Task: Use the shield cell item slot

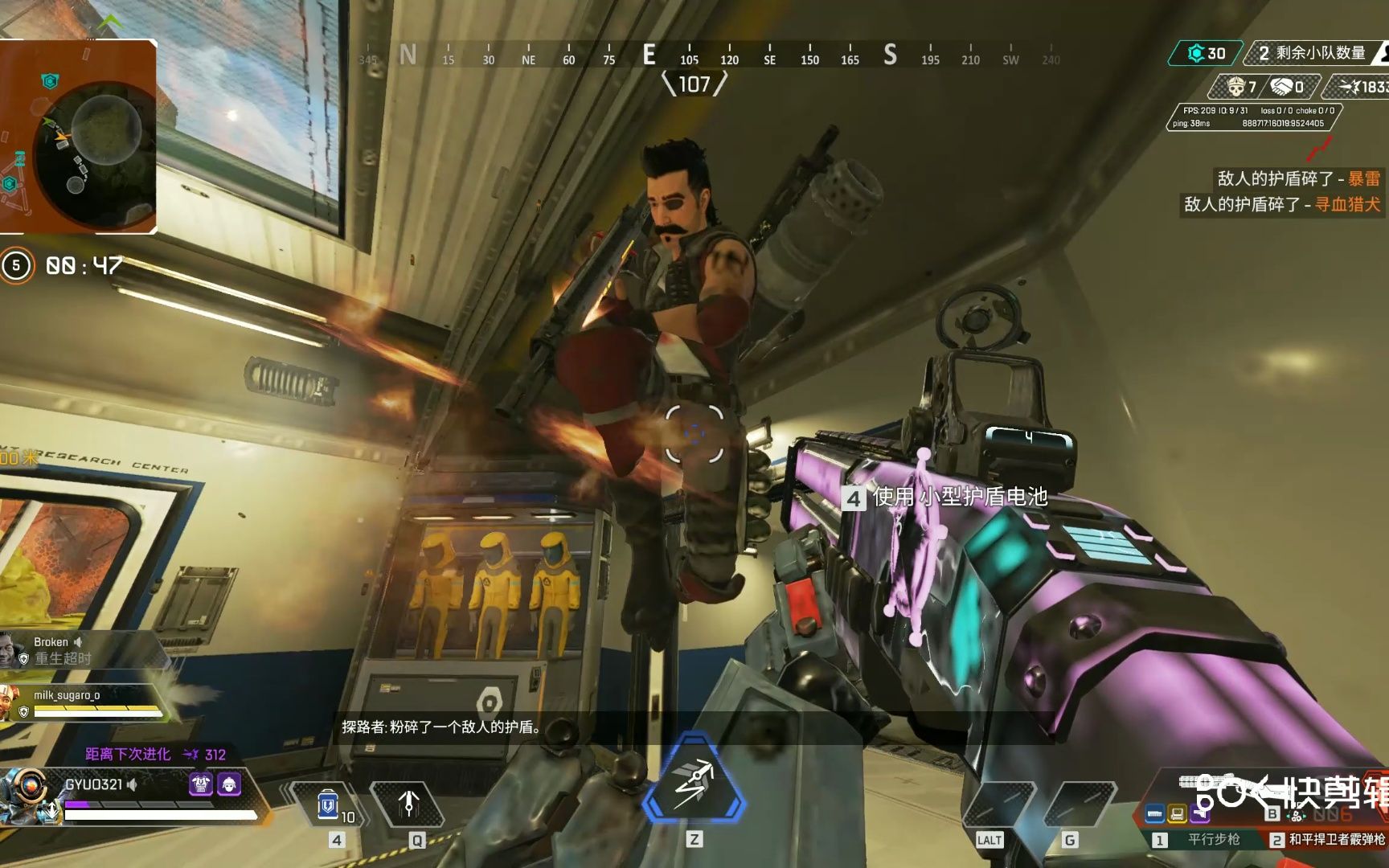Action: click(x=328, y=805)
